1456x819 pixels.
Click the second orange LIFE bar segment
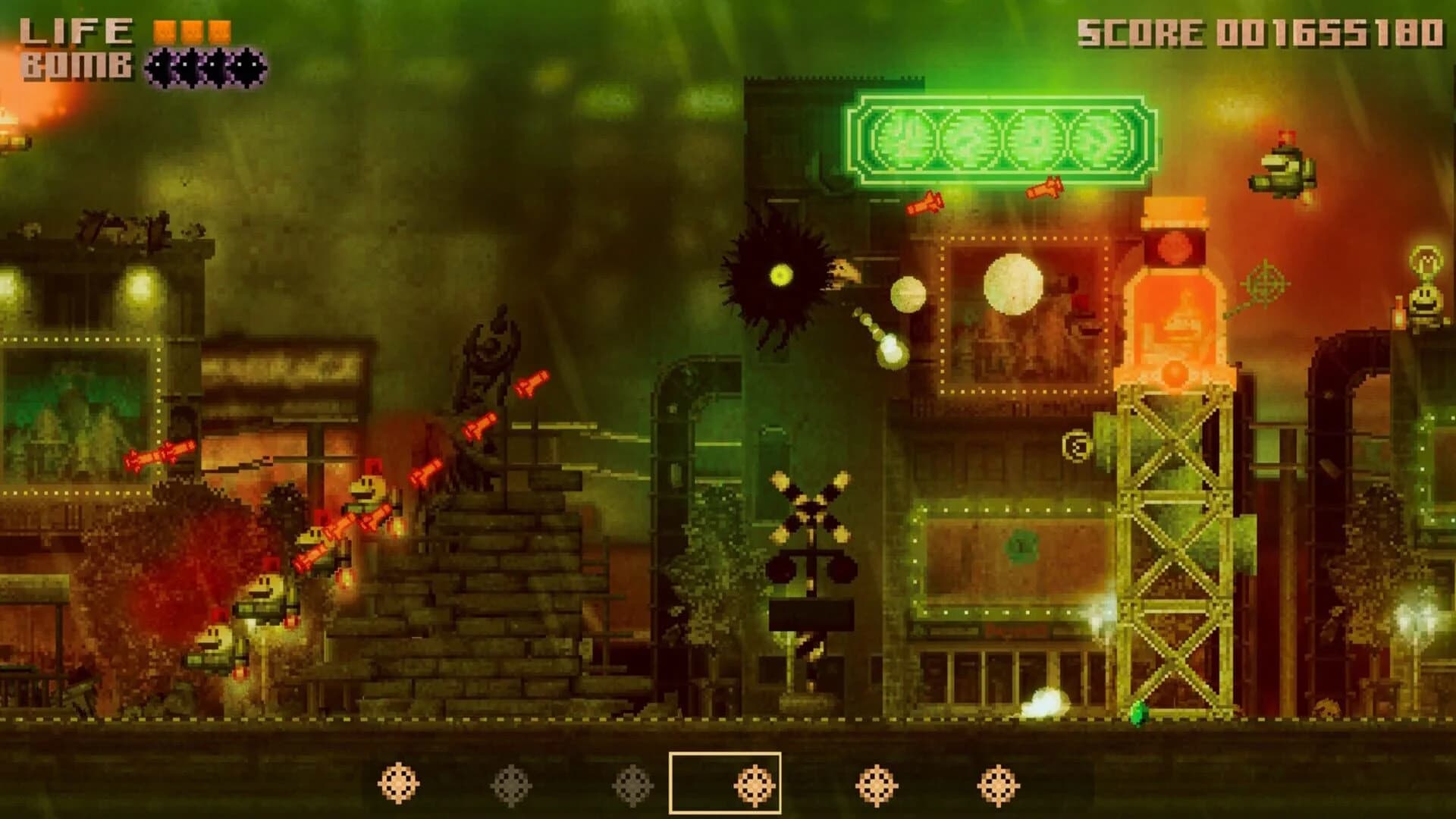190,29
